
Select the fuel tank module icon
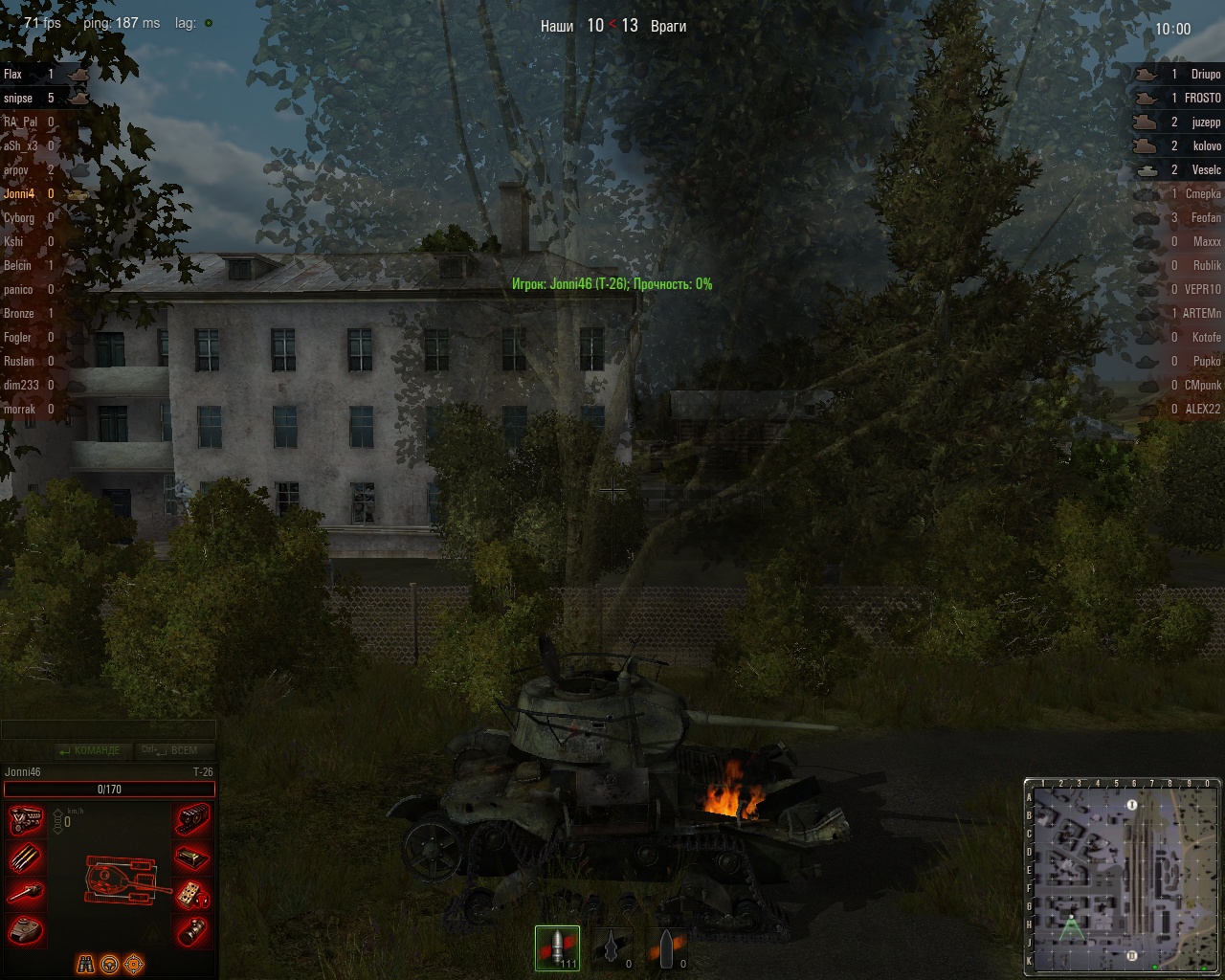pyautogui.click(x=192, y=858)
